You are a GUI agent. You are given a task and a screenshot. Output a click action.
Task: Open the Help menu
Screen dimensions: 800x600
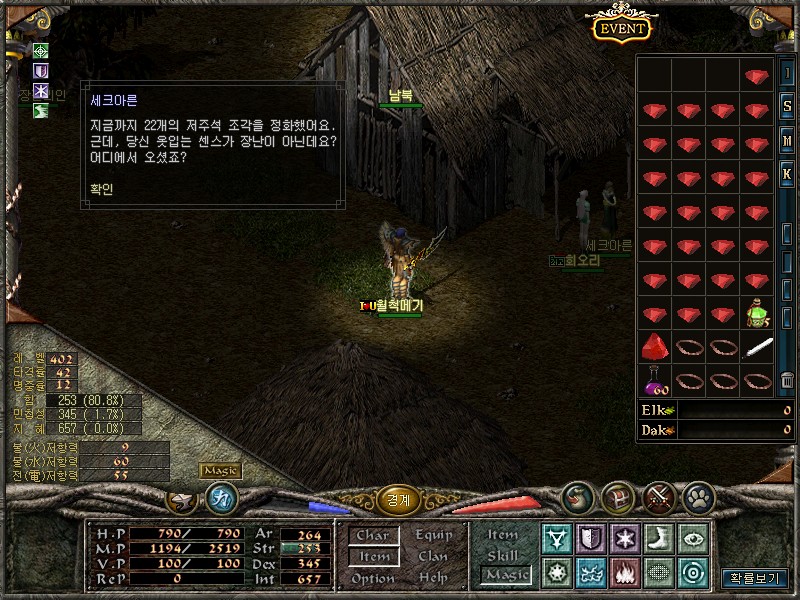pos(433,578)
